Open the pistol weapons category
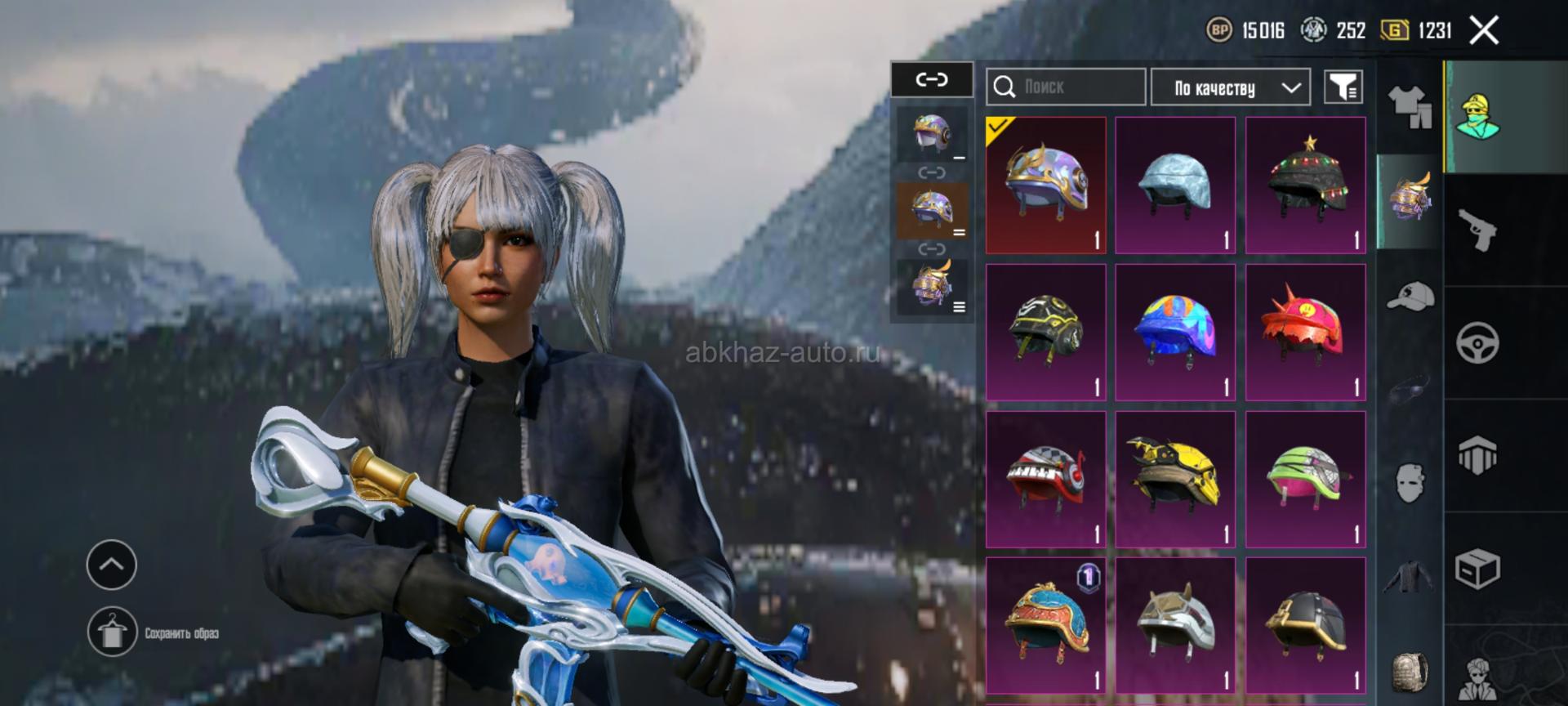Screen dimensions: 1568x706 click(1477, 230)
